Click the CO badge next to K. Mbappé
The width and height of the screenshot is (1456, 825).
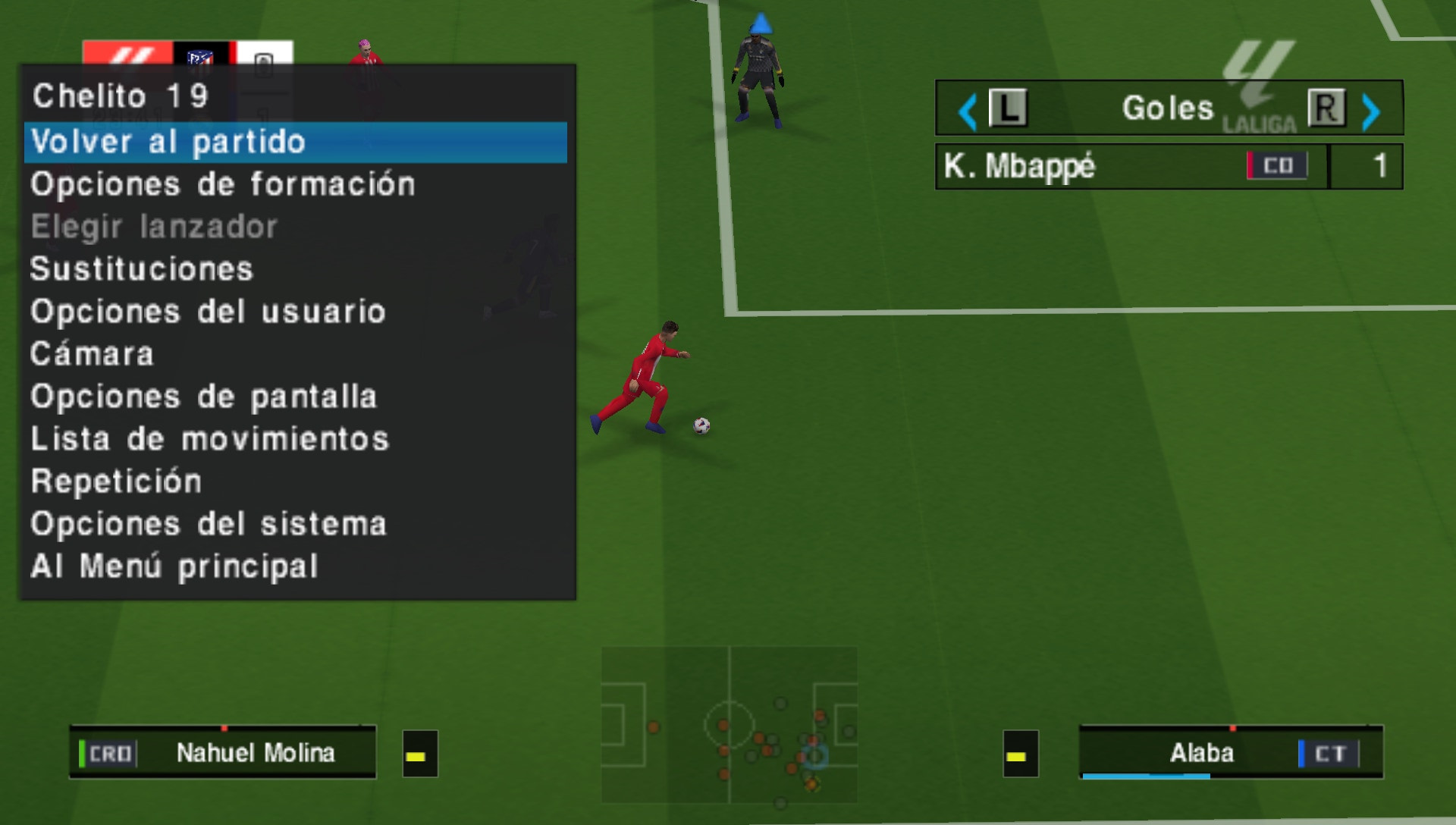coord(1279,165)
